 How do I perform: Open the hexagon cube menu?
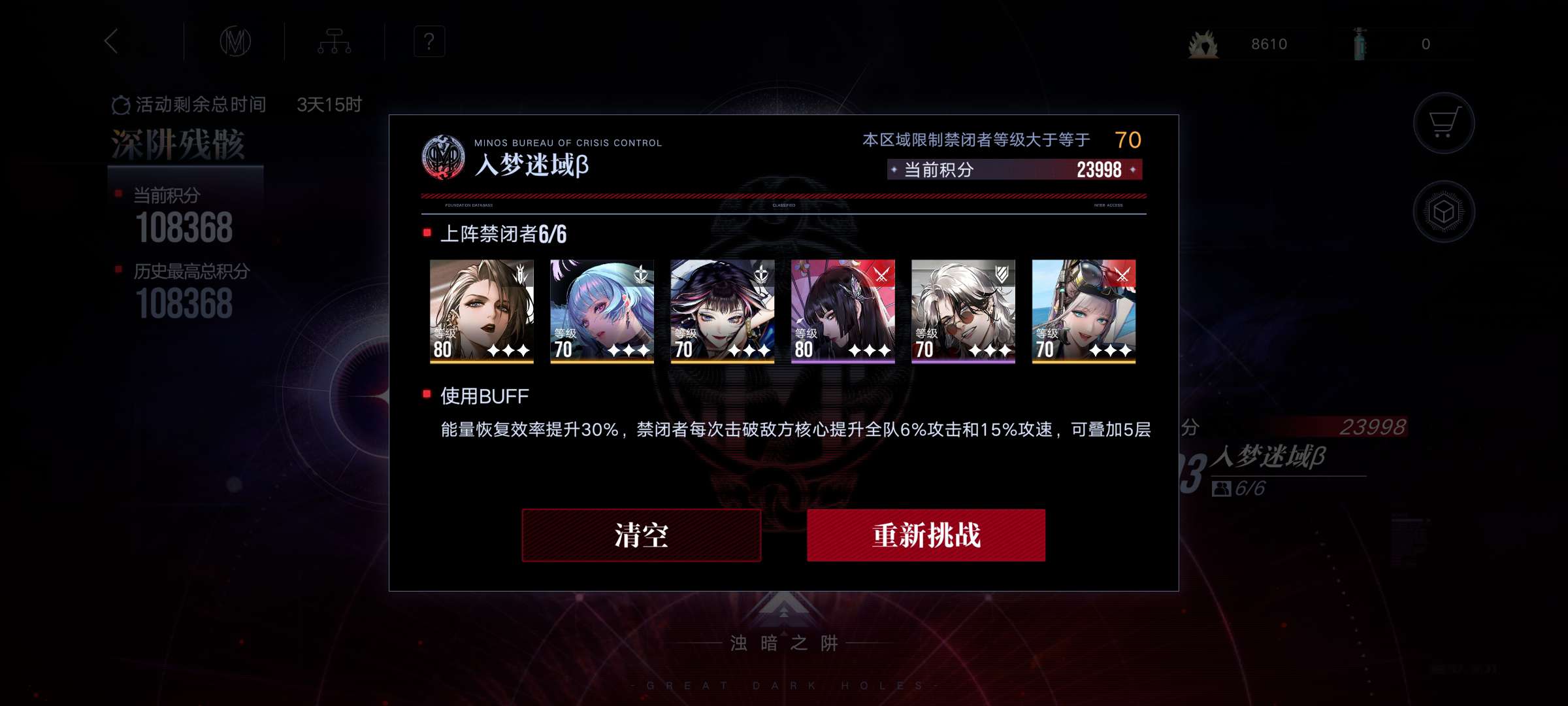1443,212
